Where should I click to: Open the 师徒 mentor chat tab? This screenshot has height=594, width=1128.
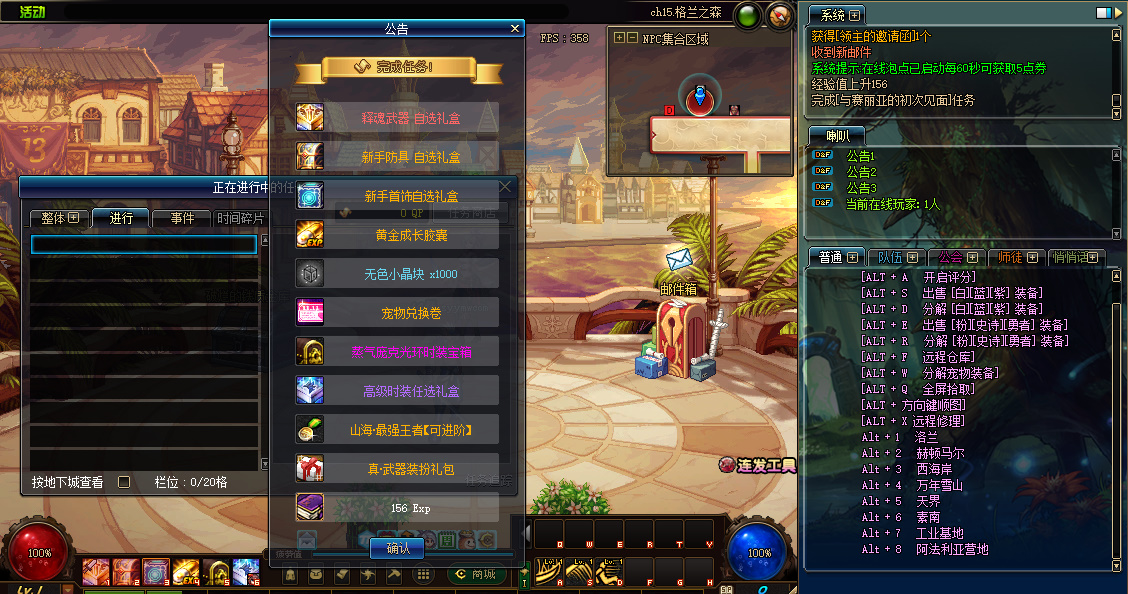click(x=1018, y=257)
